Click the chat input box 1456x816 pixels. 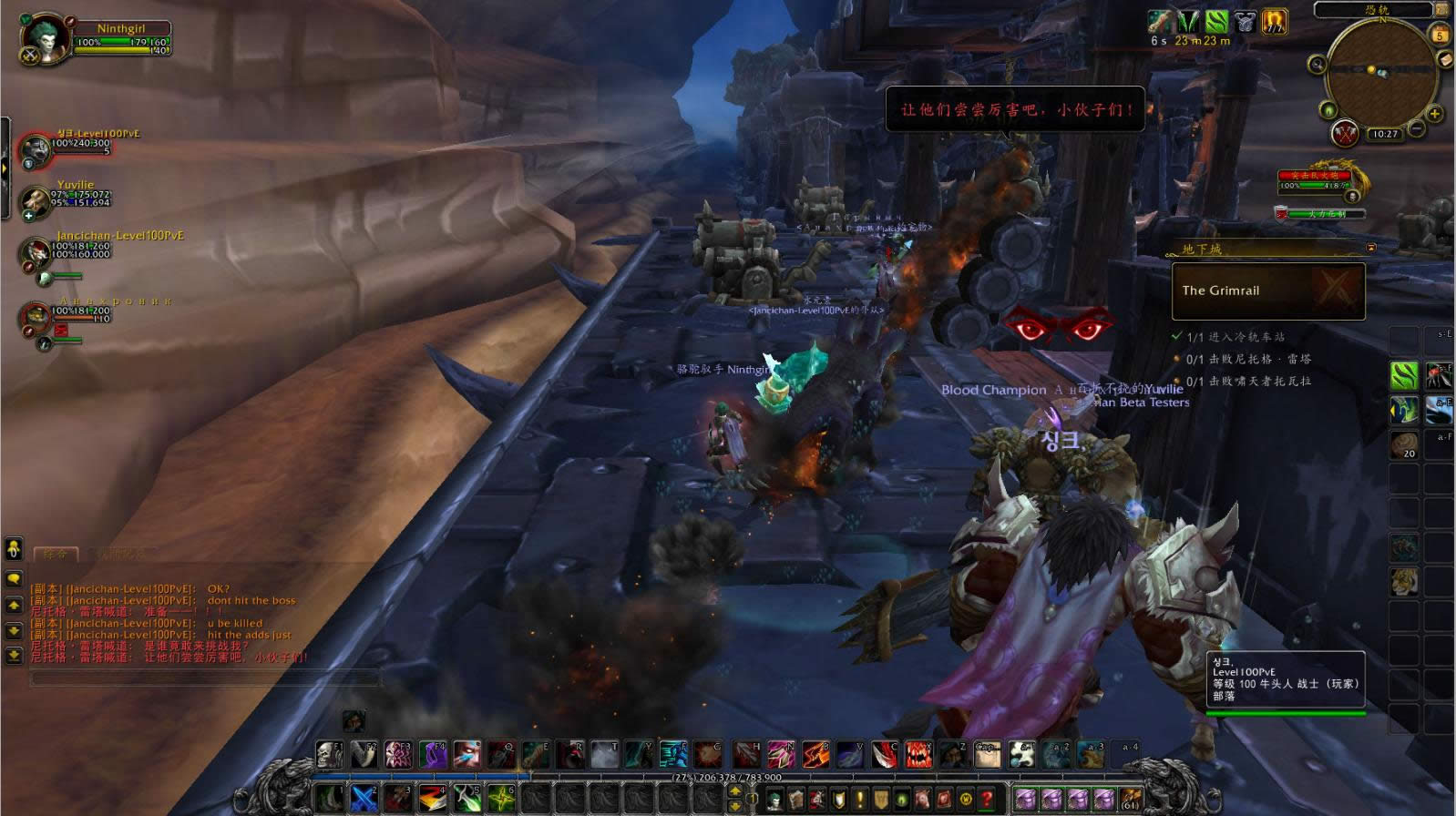pos(205,678)
